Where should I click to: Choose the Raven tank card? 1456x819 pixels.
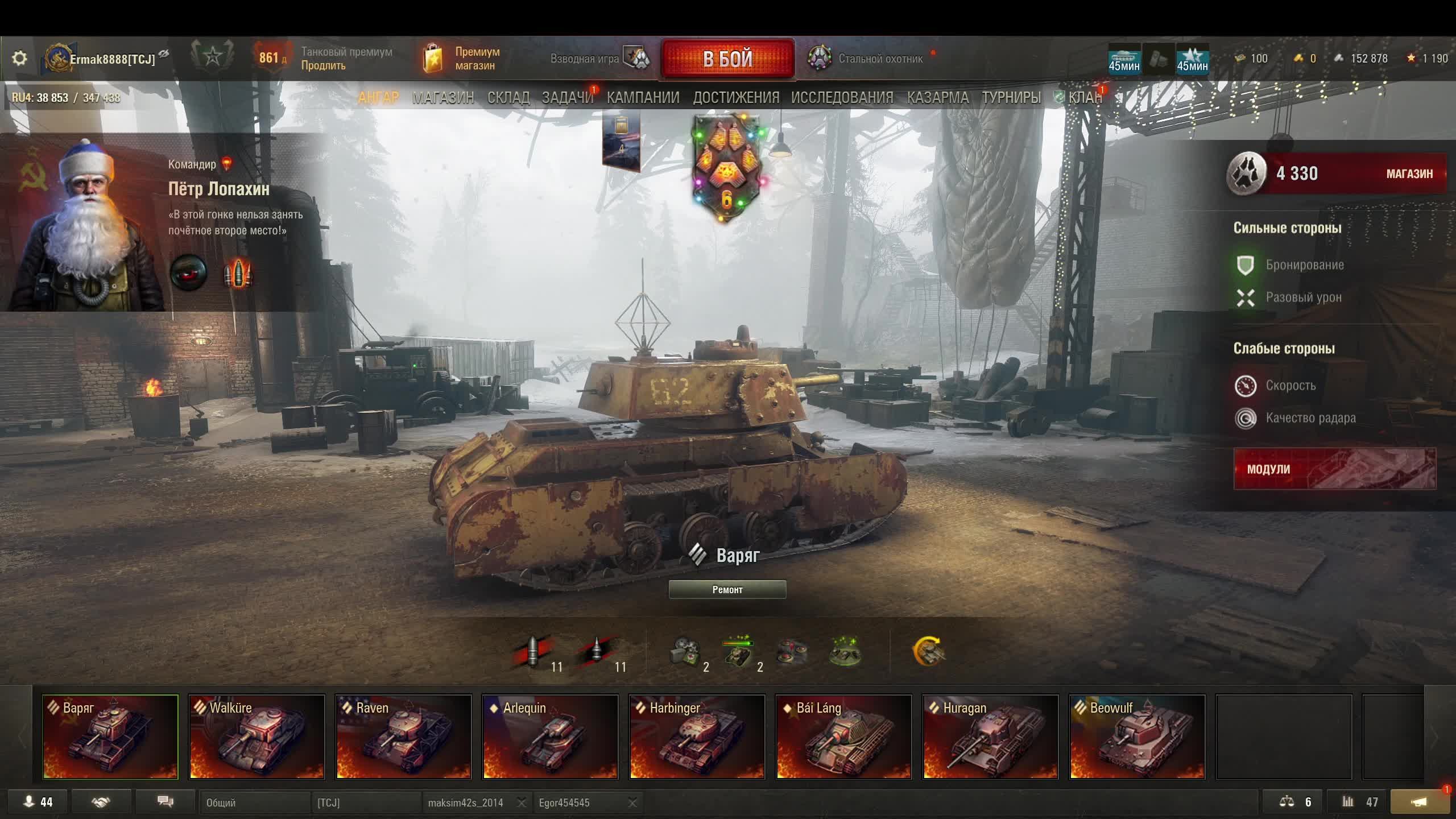[403, 737]
